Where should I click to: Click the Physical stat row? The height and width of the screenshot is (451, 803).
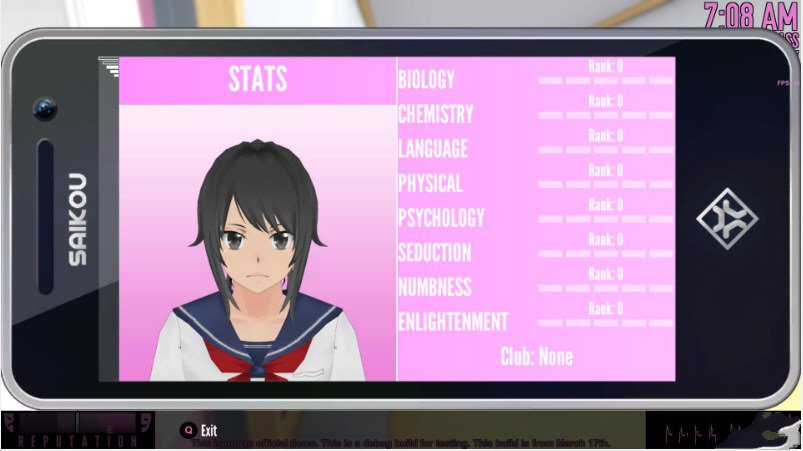[430, 184]
